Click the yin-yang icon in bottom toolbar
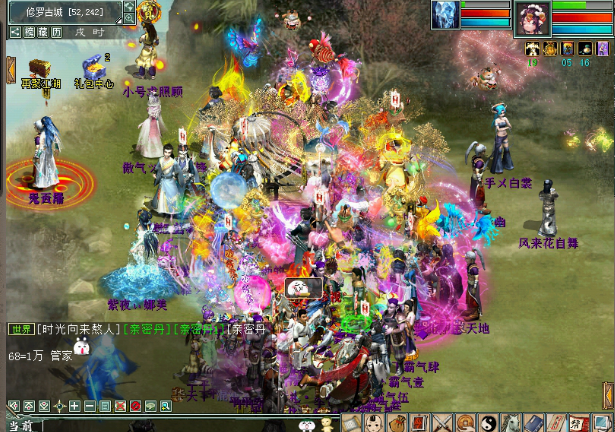 click(x=488, y=423)
